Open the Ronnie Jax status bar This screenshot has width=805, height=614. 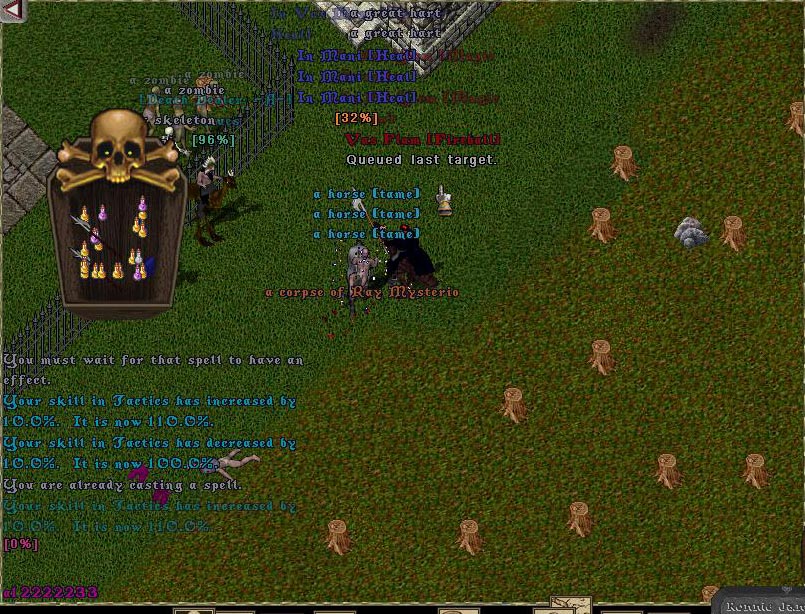(764, 605)
